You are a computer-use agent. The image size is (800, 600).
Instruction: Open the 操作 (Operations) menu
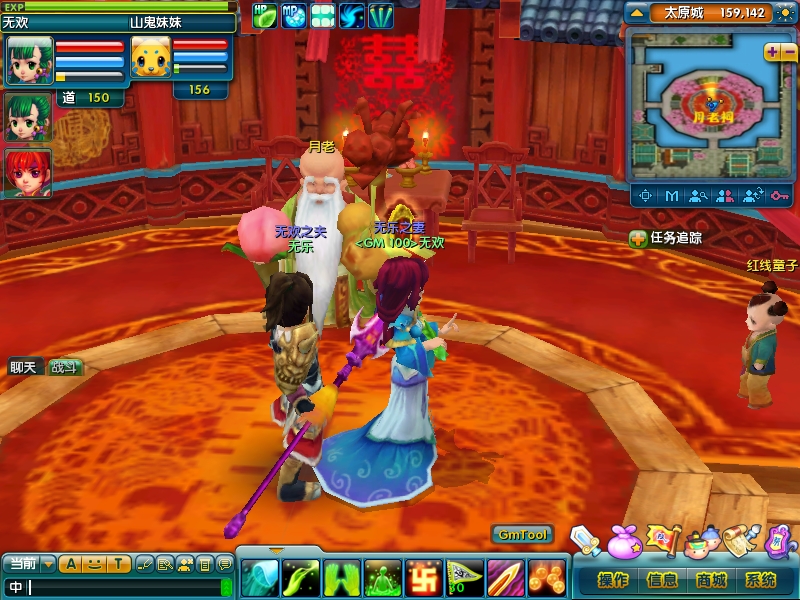[612, 580]
